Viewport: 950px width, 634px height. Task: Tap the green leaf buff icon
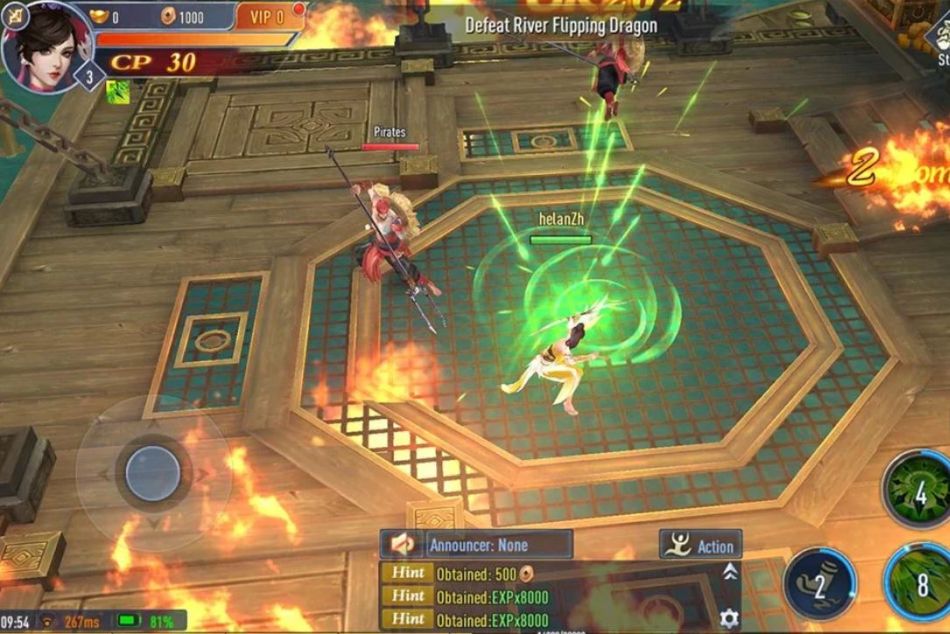click(118, 92)
